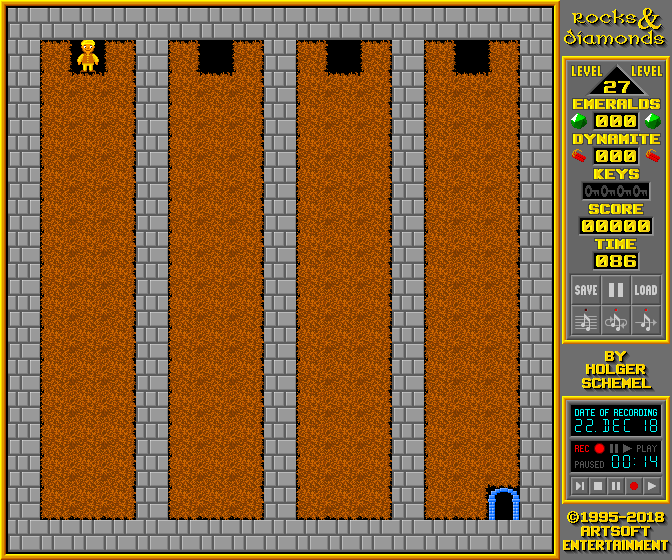Viewport: 672px width, 560px height.
Task: Pause the tape recorder playback
Action: click(616, 486)
